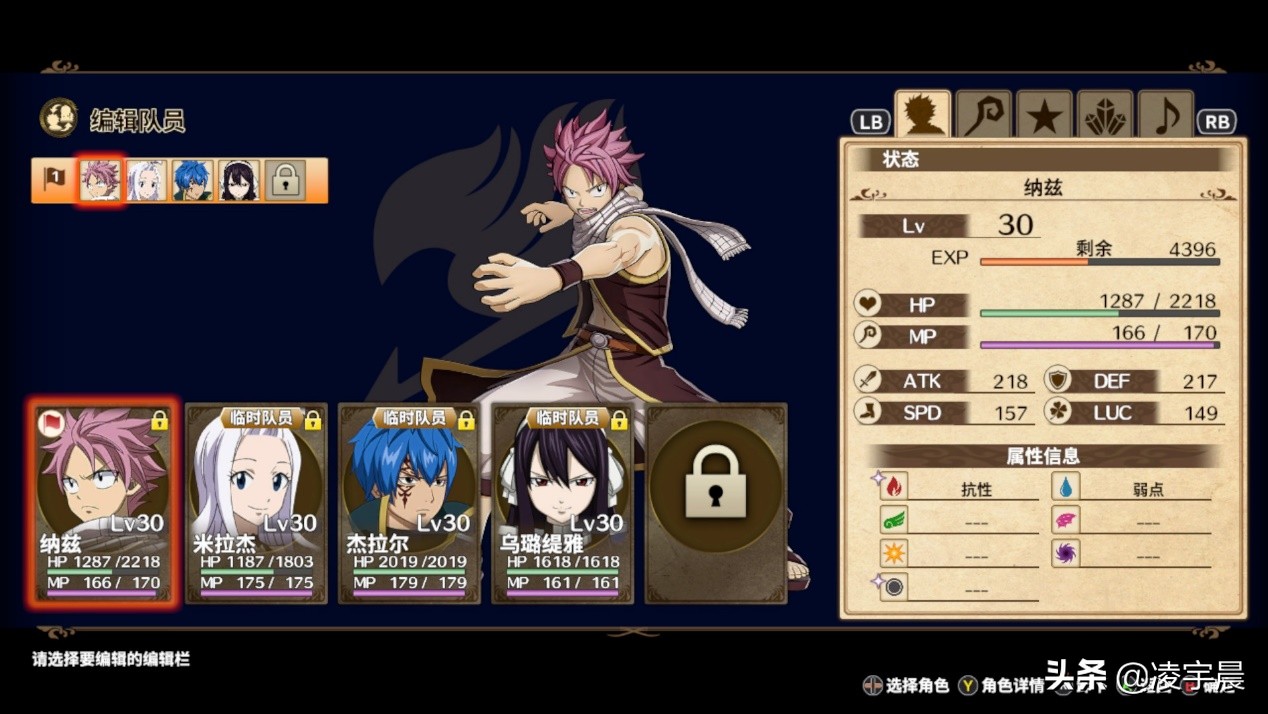
Task: Choose the white-haired Mirajane mini portrait
Action: coord(147,181)
